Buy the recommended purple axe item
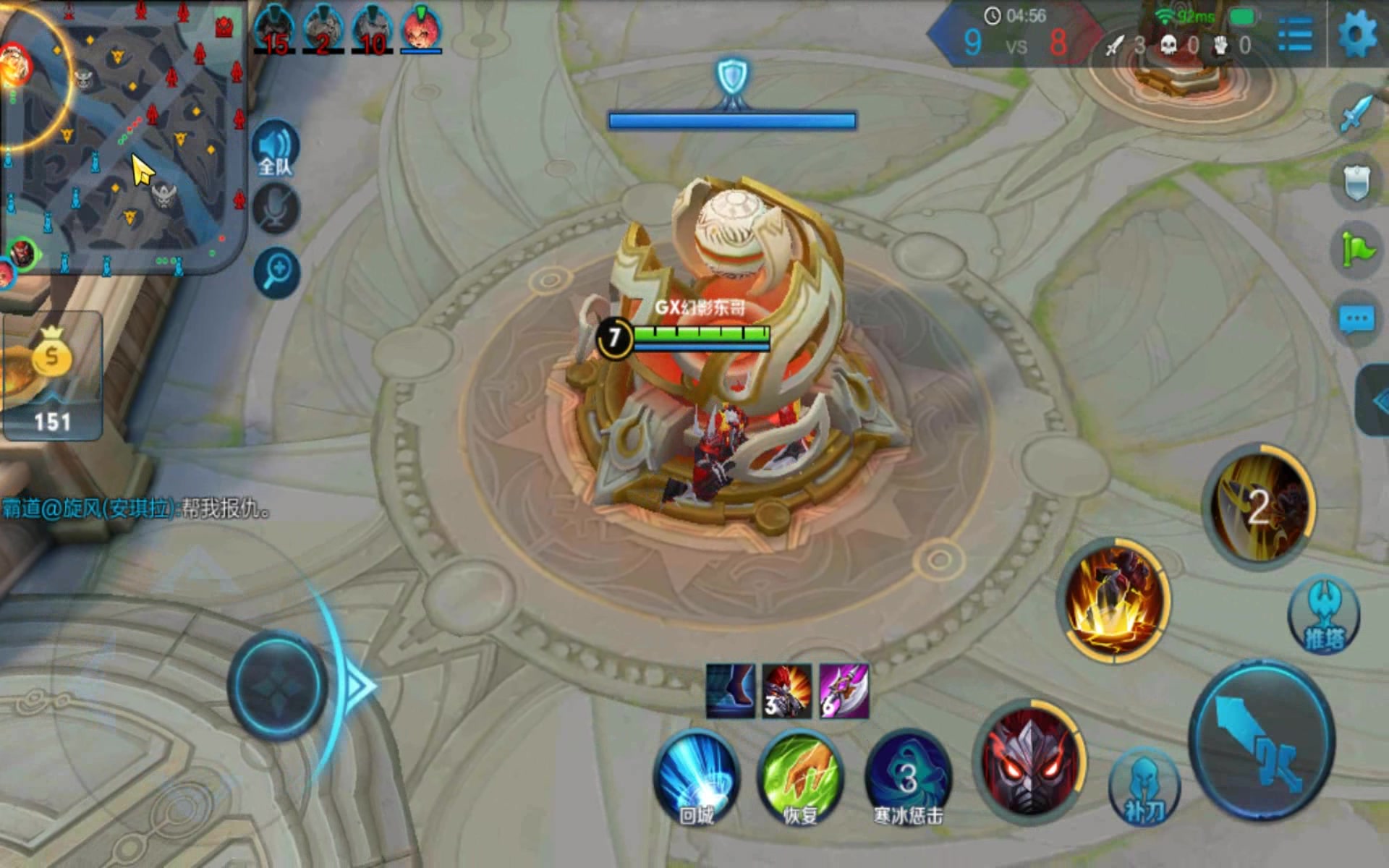Screen dimensions: 1389x868 (x=844, y=692)
